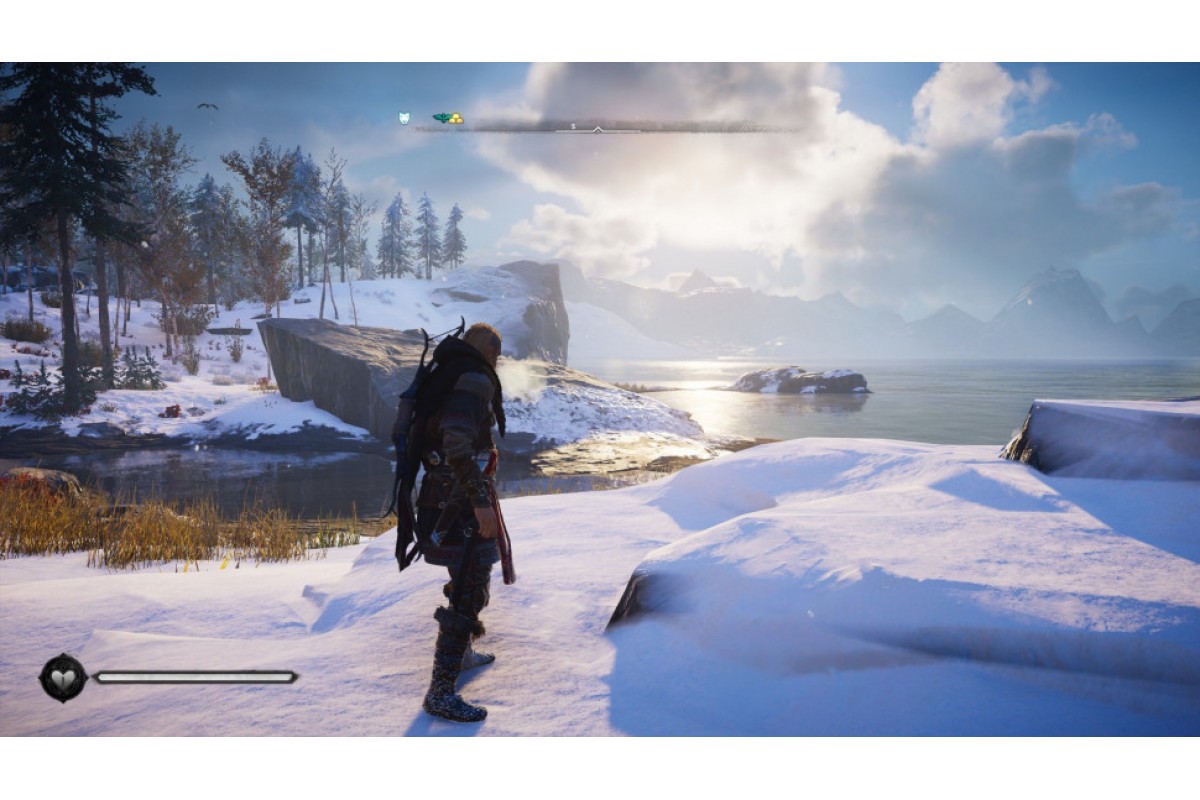Viewport: 1200px width, 800px height.
Task: Click the gold wealth marker on the compass
Action: point(456,119)
